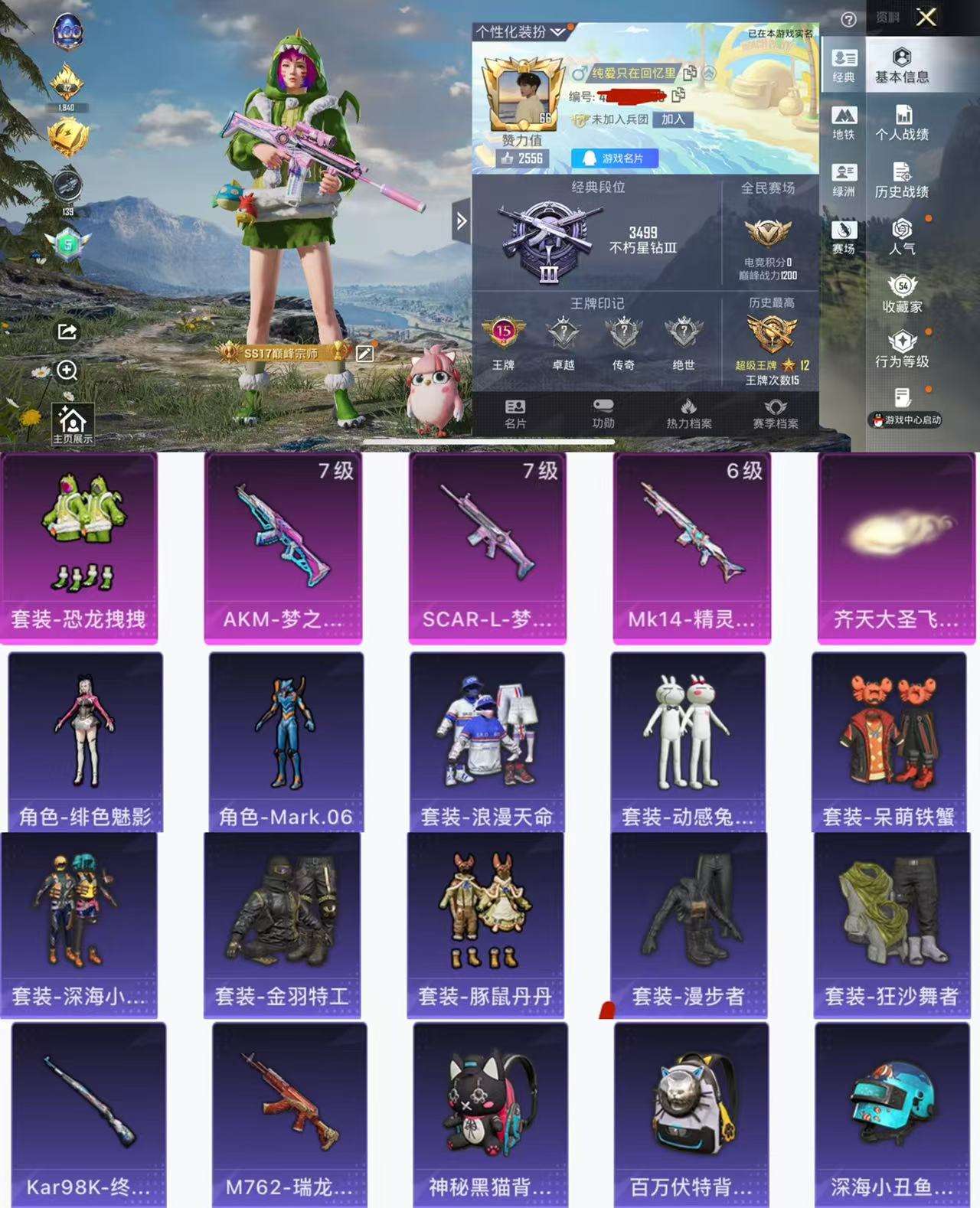Open the 赛季档案 tab
980x1208 pixels.
[777, 413]
